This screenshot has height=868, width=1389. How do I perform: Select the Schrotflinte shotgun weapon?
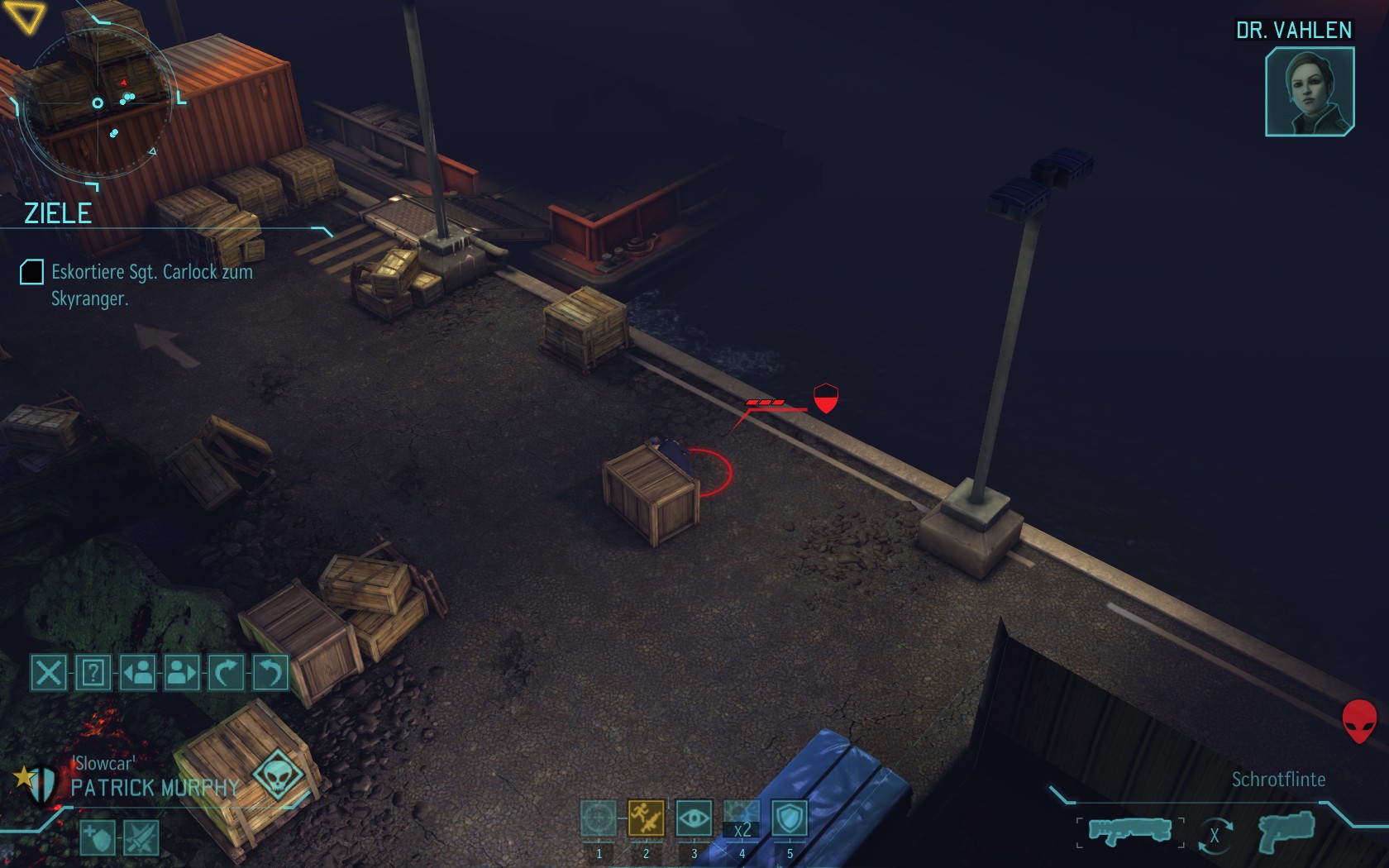(1129, 831)
